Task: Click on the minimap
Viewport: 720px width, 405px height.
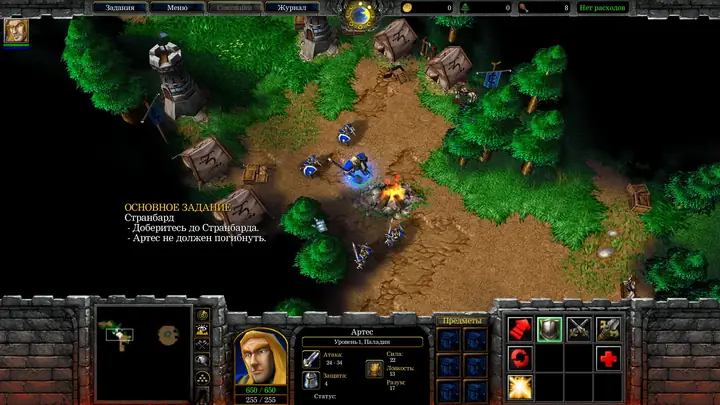Action: click(143, 352)
